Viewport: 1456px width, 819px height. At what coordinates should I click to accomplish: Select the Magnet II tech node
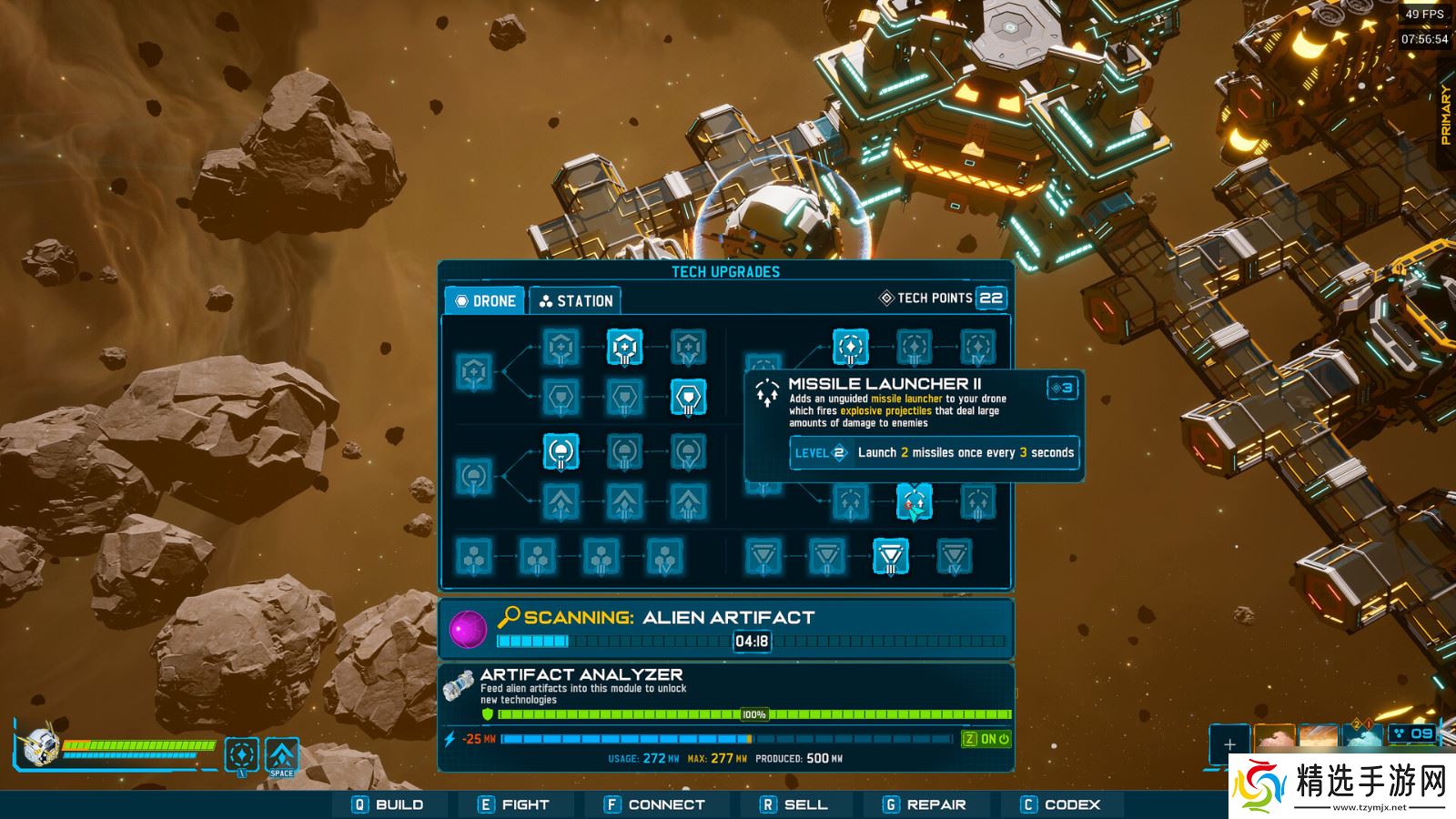pyautogui.click(x=561, y=452)
